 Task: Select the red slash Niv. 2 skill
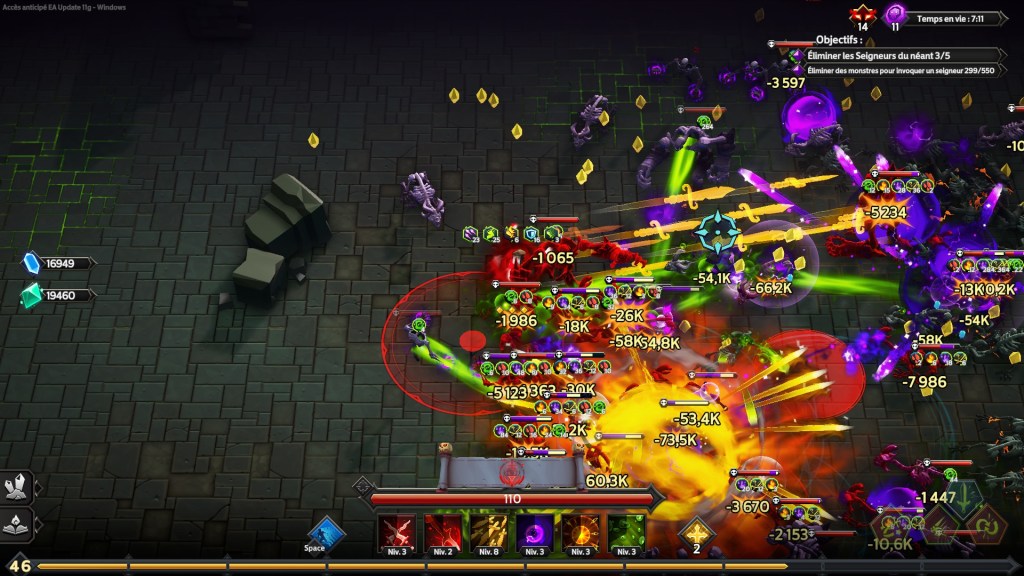coord(442,533)
